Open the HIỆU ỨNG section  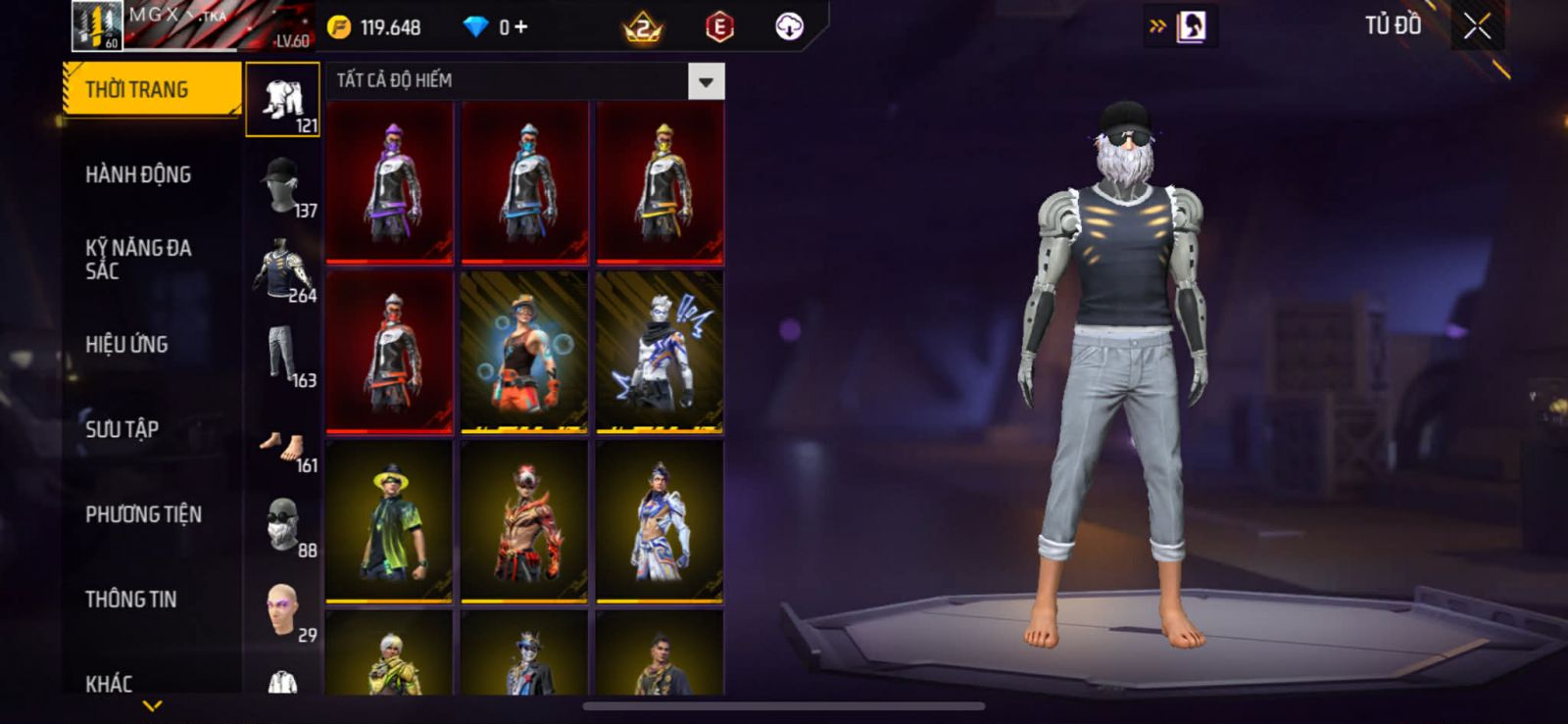point(126,345)
